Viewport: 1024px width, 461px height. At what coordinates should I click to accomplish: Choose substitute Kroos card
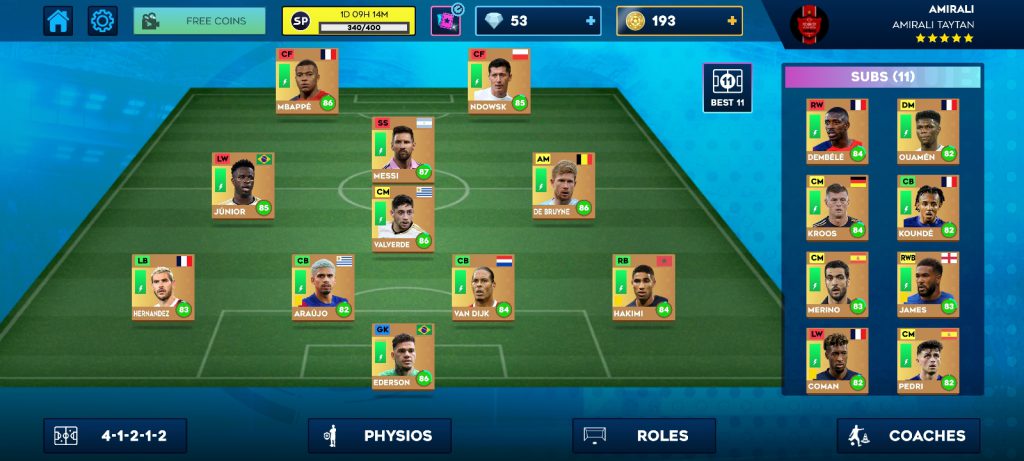tap(837, 208)
